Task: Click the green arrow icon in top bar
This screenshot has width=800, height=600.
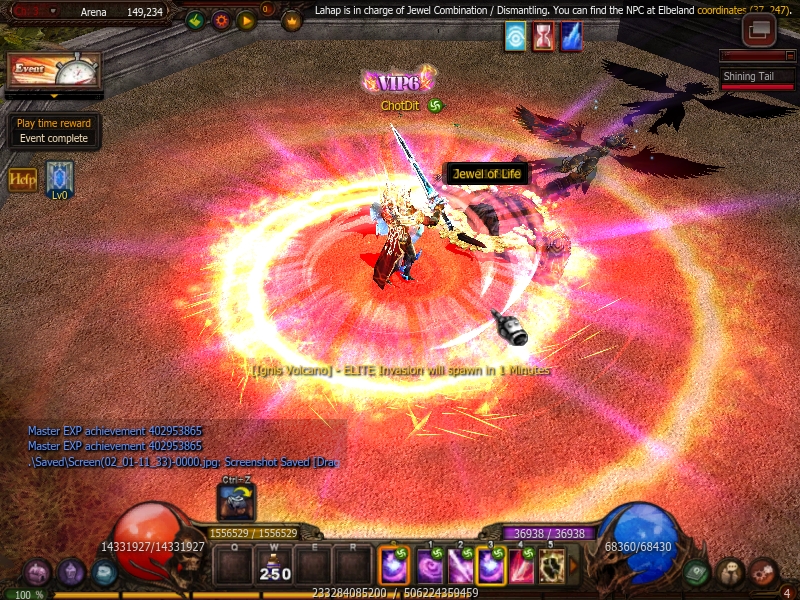Action: (194, 20)
